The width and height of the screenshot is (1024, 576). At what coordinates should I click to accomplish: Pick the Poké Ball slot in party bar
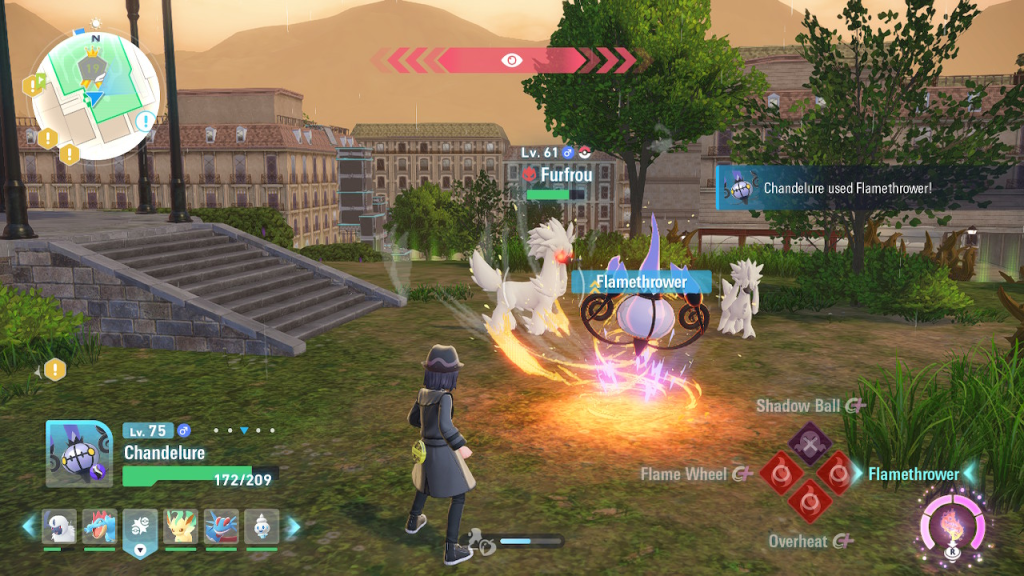[x=140, y=527]
